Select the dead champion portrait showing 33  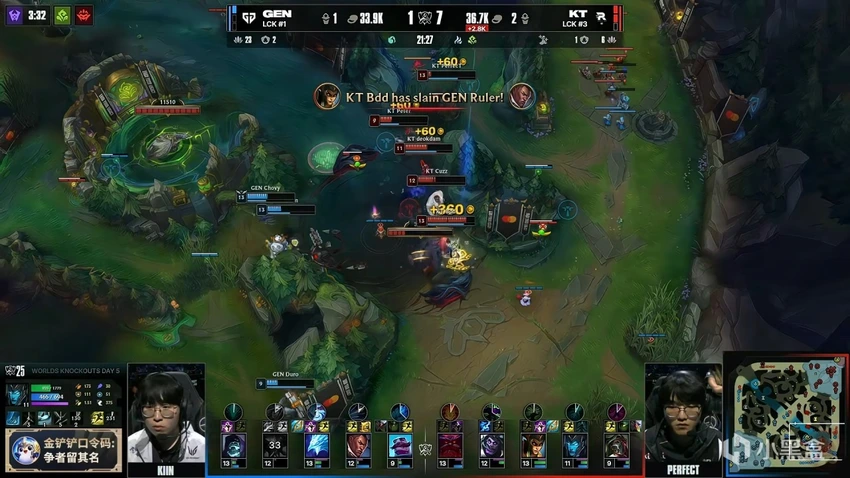(274, 445)
